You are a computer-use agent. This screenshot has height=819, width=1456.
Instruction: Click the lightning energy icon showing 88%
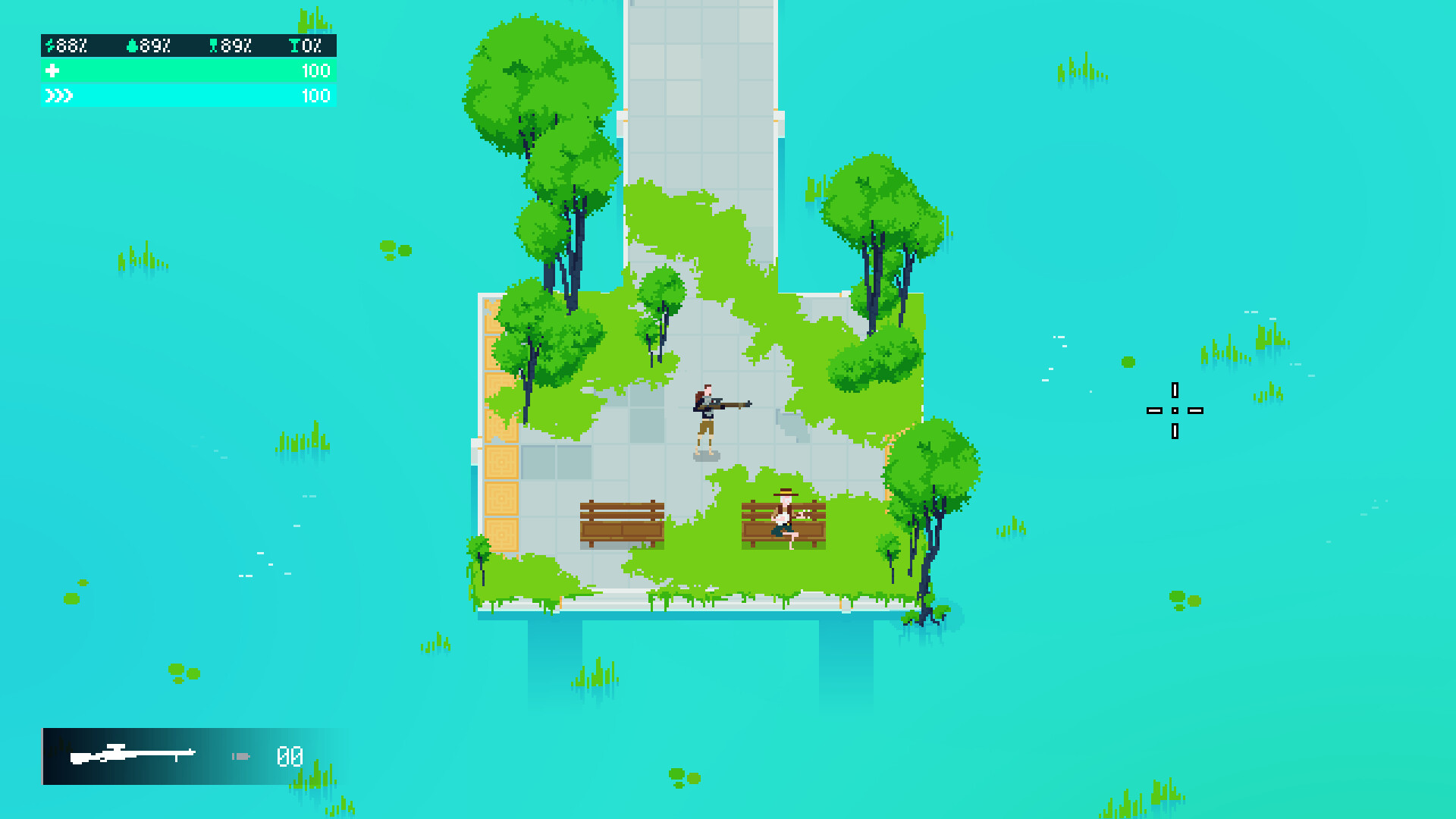click(x=50, y=45)
